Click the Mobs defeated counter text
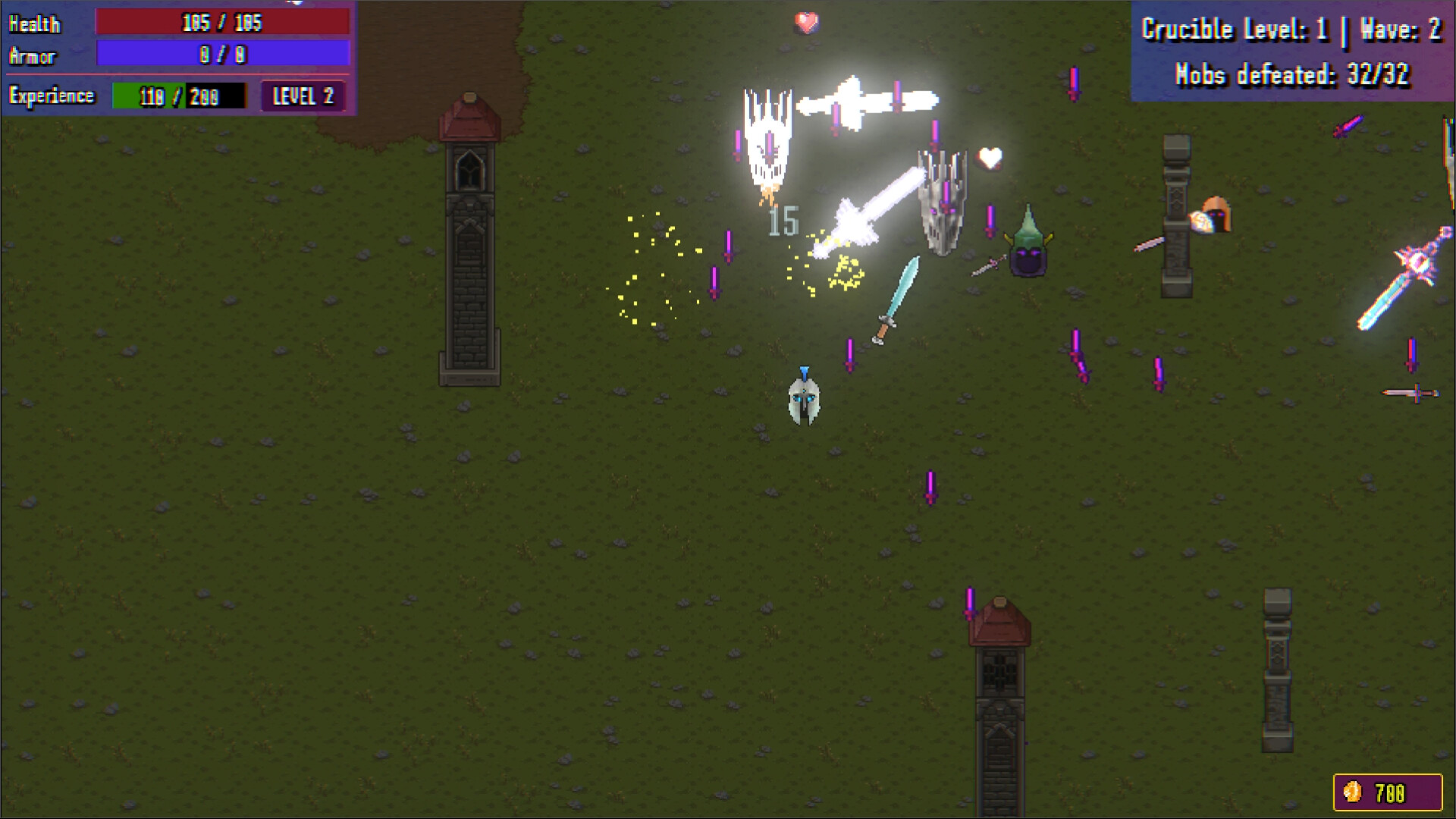The image size is (1456, 819). (1293, 75)
